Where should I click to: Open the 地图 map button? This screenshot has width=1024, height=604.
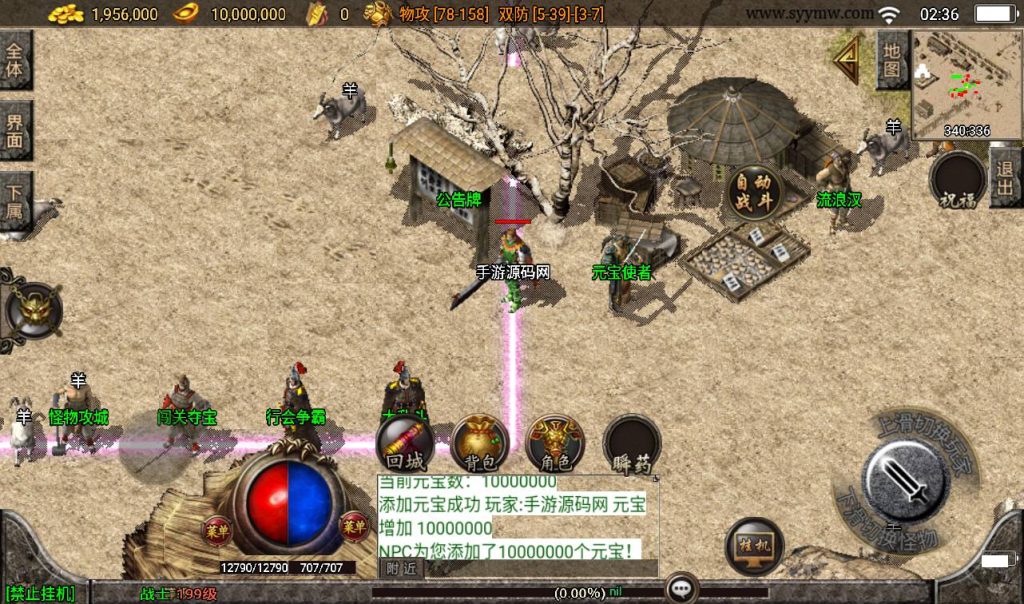892,60
